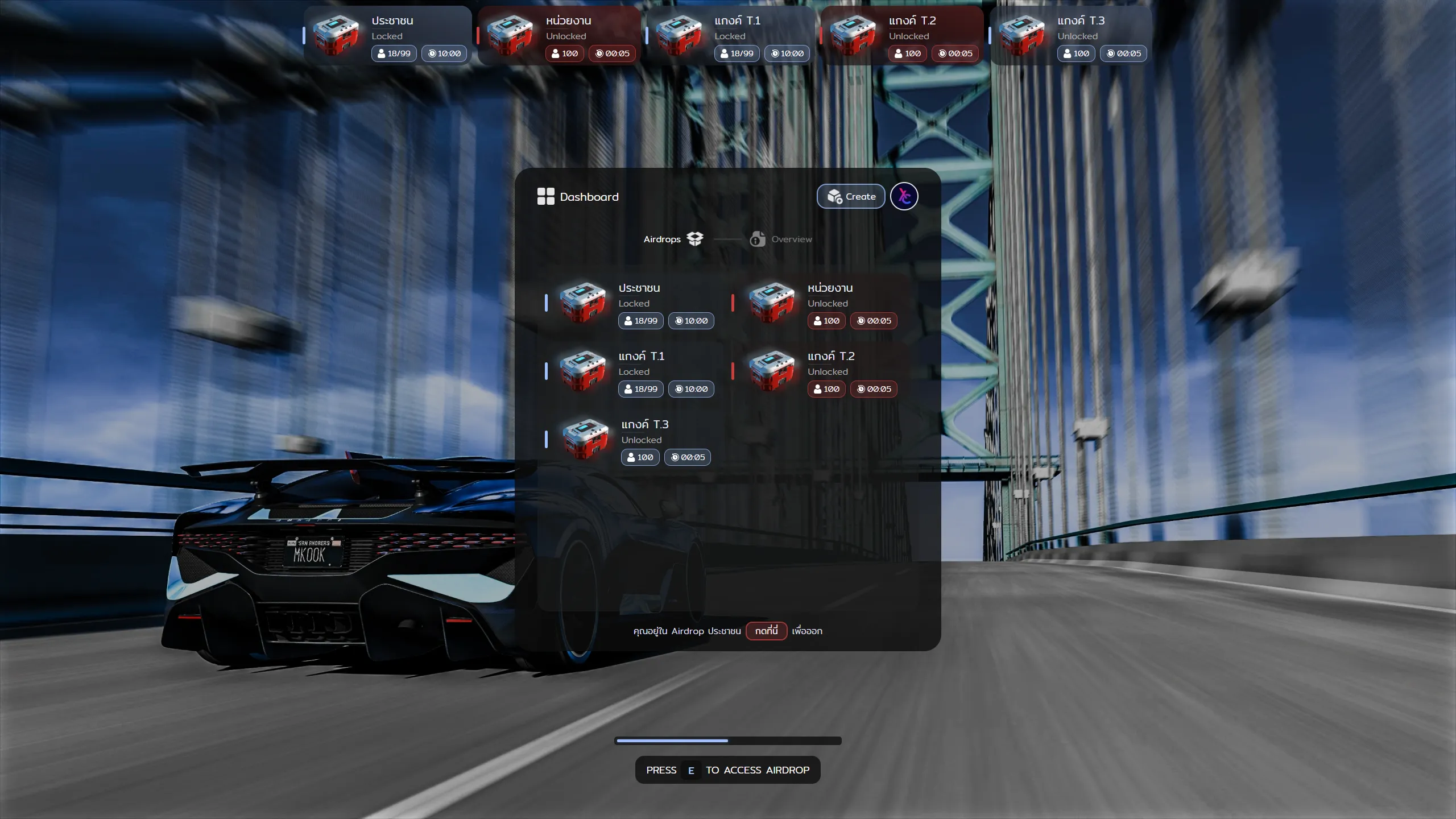Click the Overview lock icon
Viewport: 1456px width, 819px height.
[758, 239]
